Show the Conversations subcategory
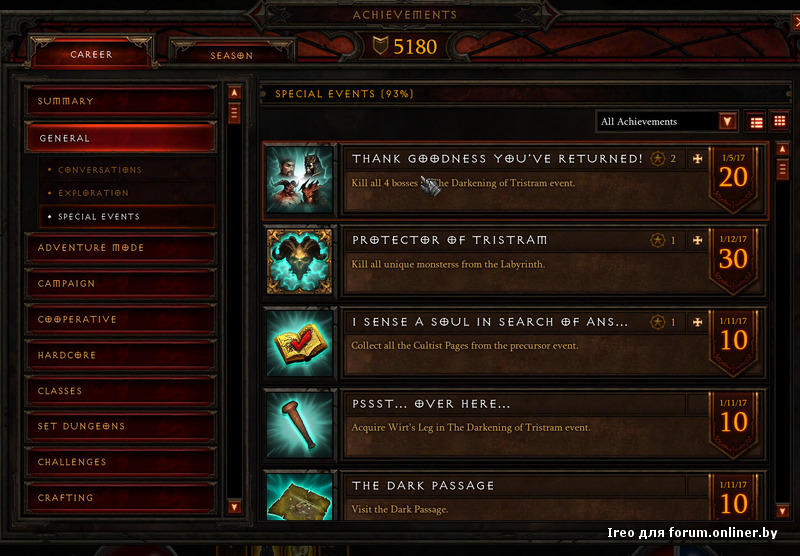Screen dimensions: 800x556 [100, 170]
